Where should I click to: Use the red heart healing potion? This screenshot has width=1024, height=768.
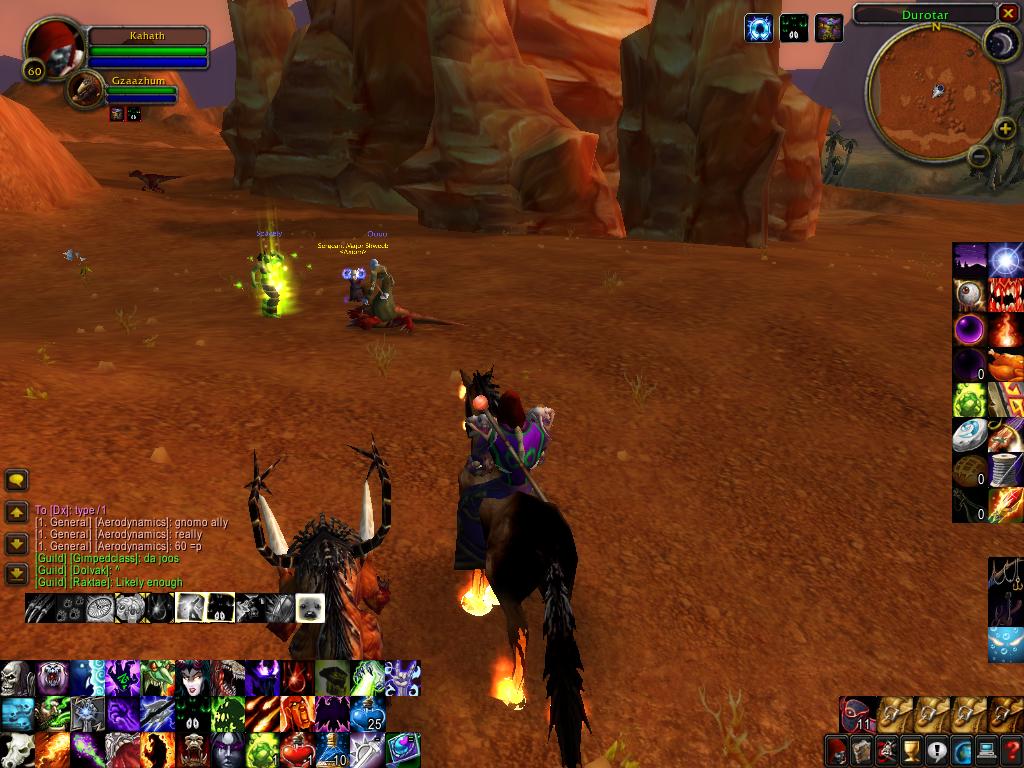pyautogui.click(x=297, y=749)
